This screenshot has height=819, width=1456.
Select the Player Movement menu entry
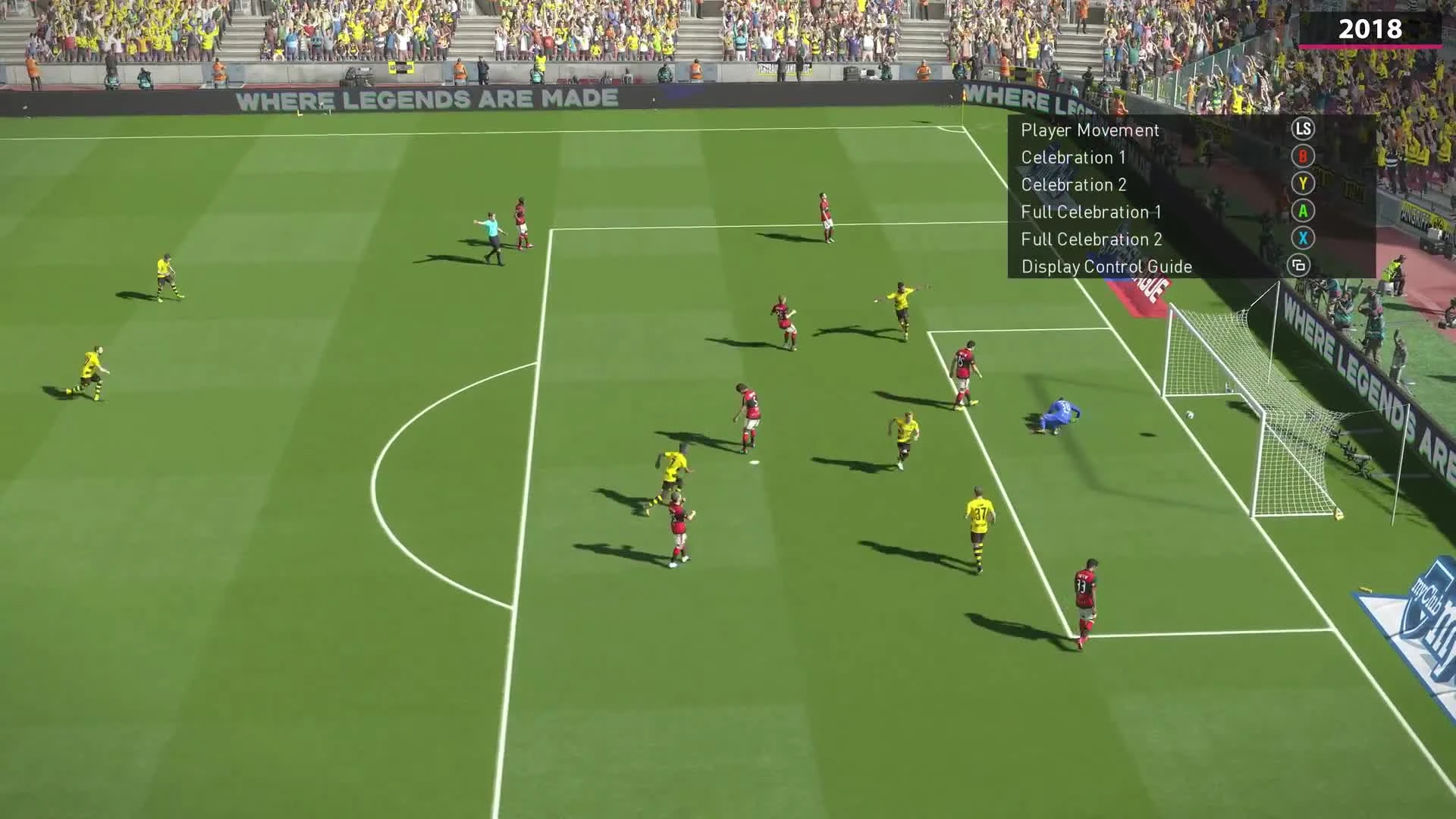[1090, 130]
